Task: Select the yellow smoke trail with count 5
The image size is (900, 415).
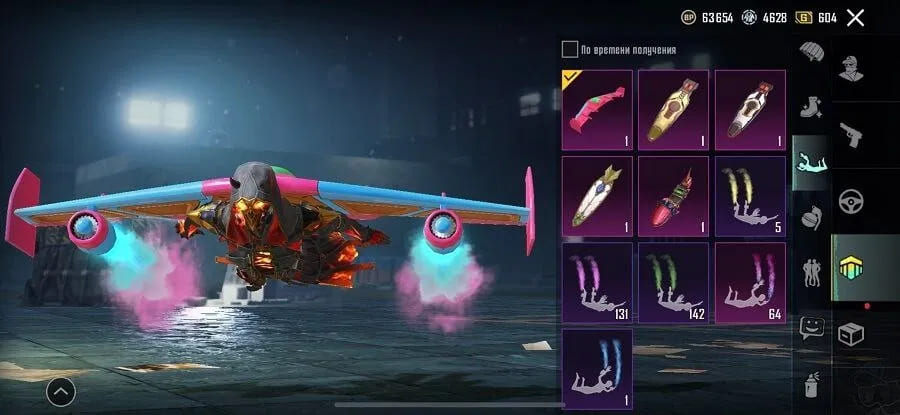Action: click(749, 196)
